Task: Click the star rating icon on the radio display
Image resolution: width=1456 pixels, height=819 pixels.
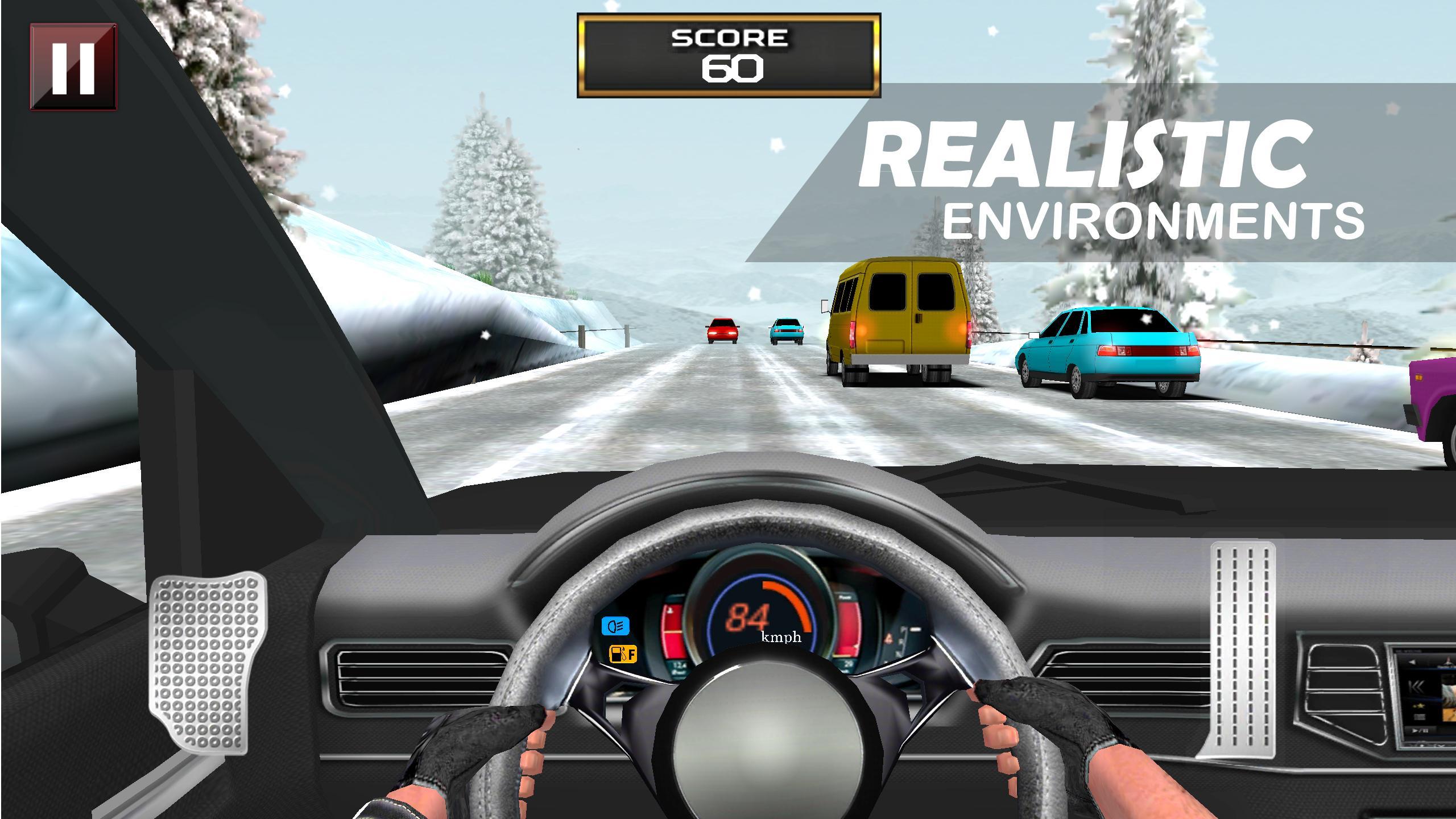Action: point(1419,706)
